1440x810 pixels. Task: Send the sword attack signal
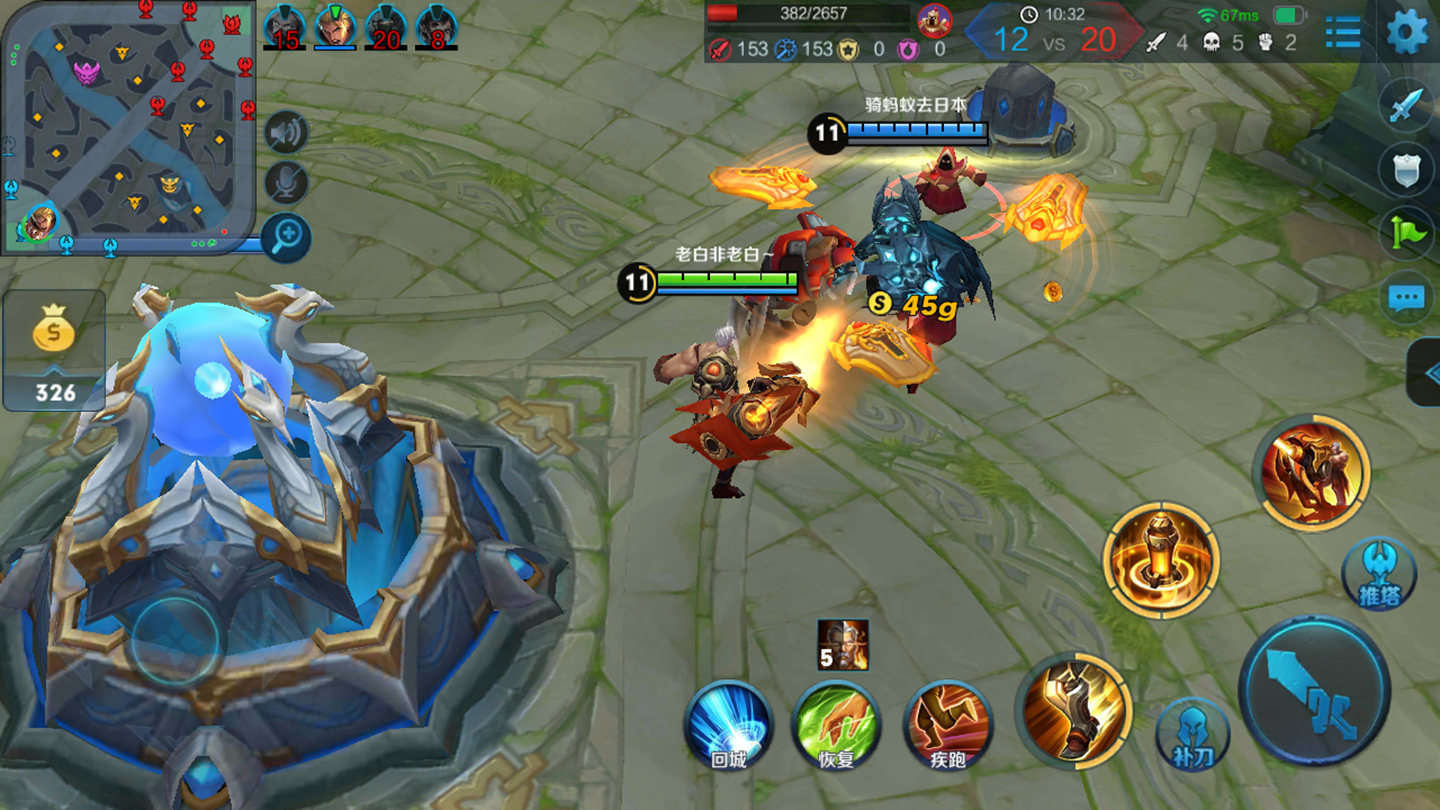tap(1406, 106)
